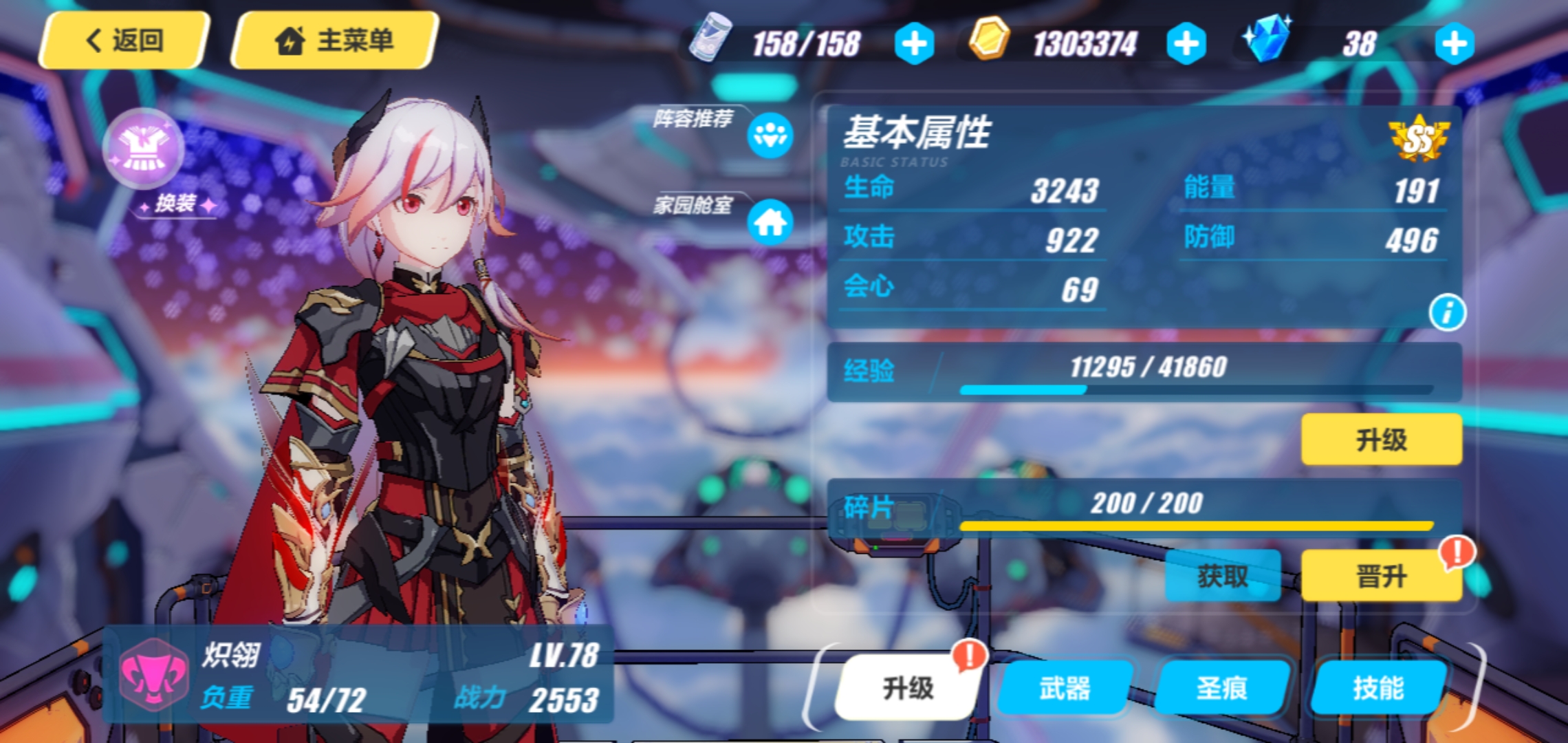Click the yellow 升级 upgrade button

pos(1380,439)
